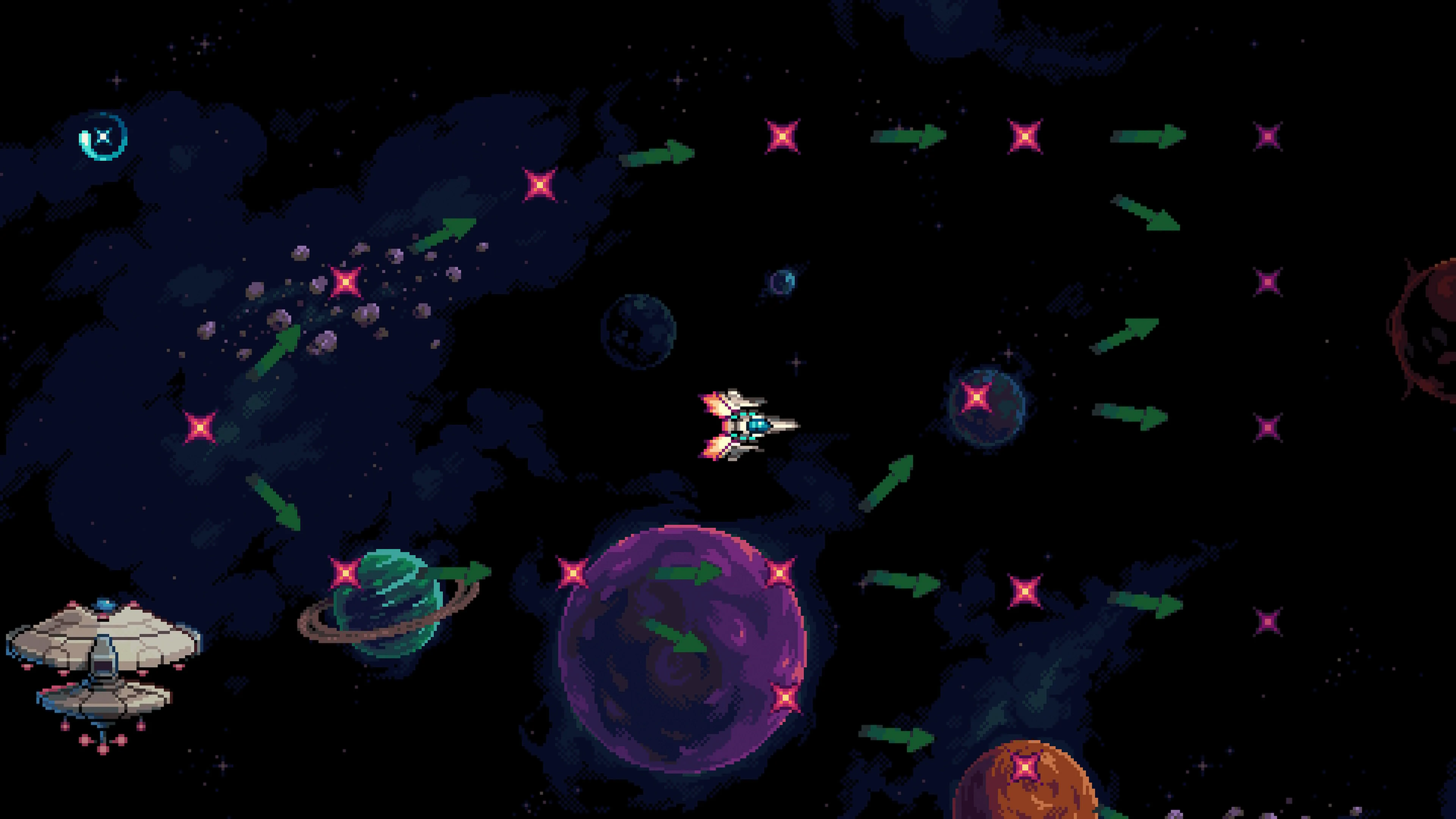Select the cyan ringed map marker
This screenshot has width=1456, height=819.
pyautogui.click(x=102, y=137)
